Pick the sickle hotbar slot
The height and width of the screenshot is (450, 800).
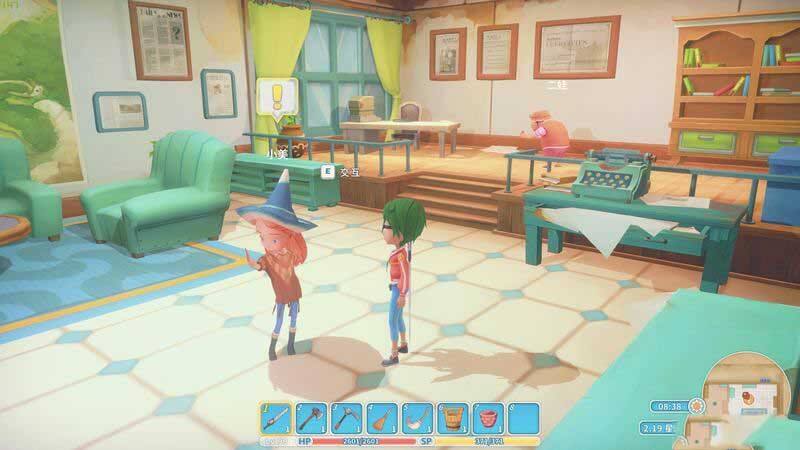(x=417, y=418)
